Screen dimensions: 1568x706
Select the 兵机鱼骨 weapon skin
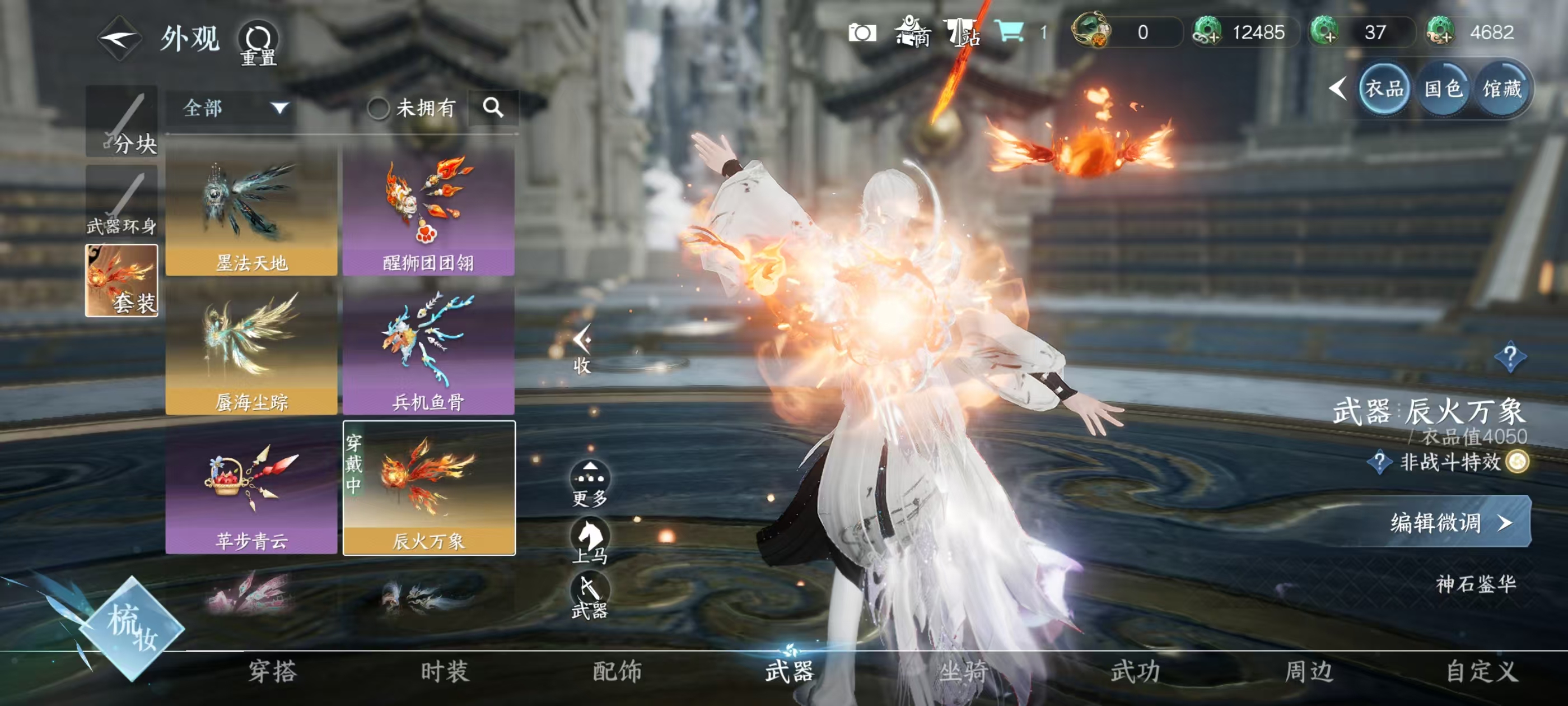428,350
